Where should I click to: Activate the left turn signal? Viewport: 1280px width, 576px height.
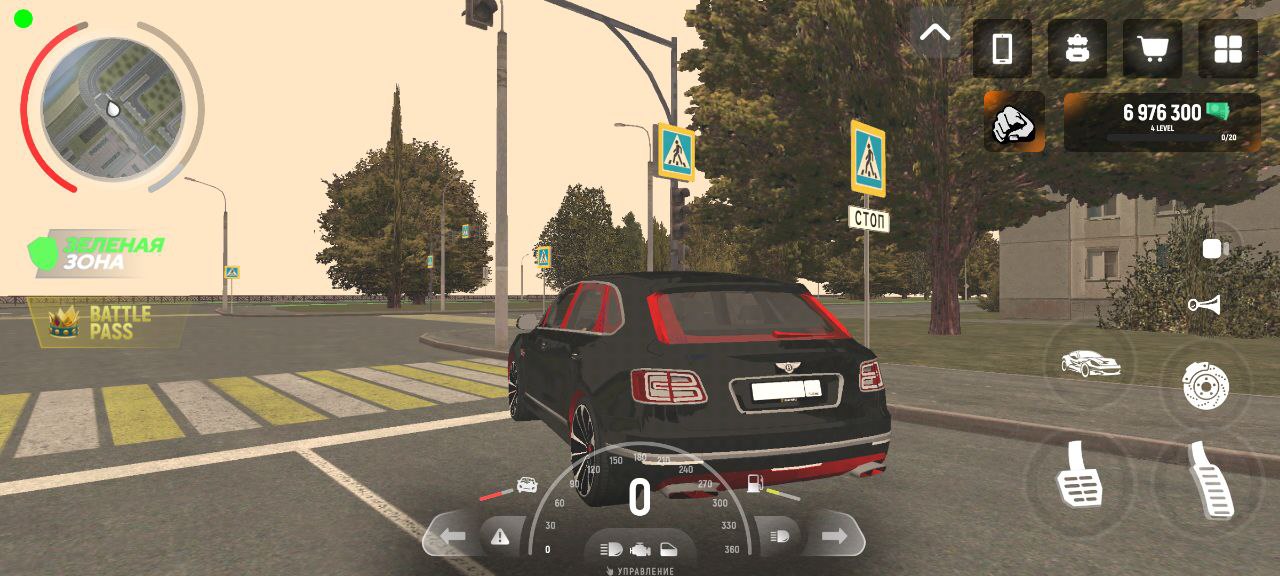pos(453,537)
